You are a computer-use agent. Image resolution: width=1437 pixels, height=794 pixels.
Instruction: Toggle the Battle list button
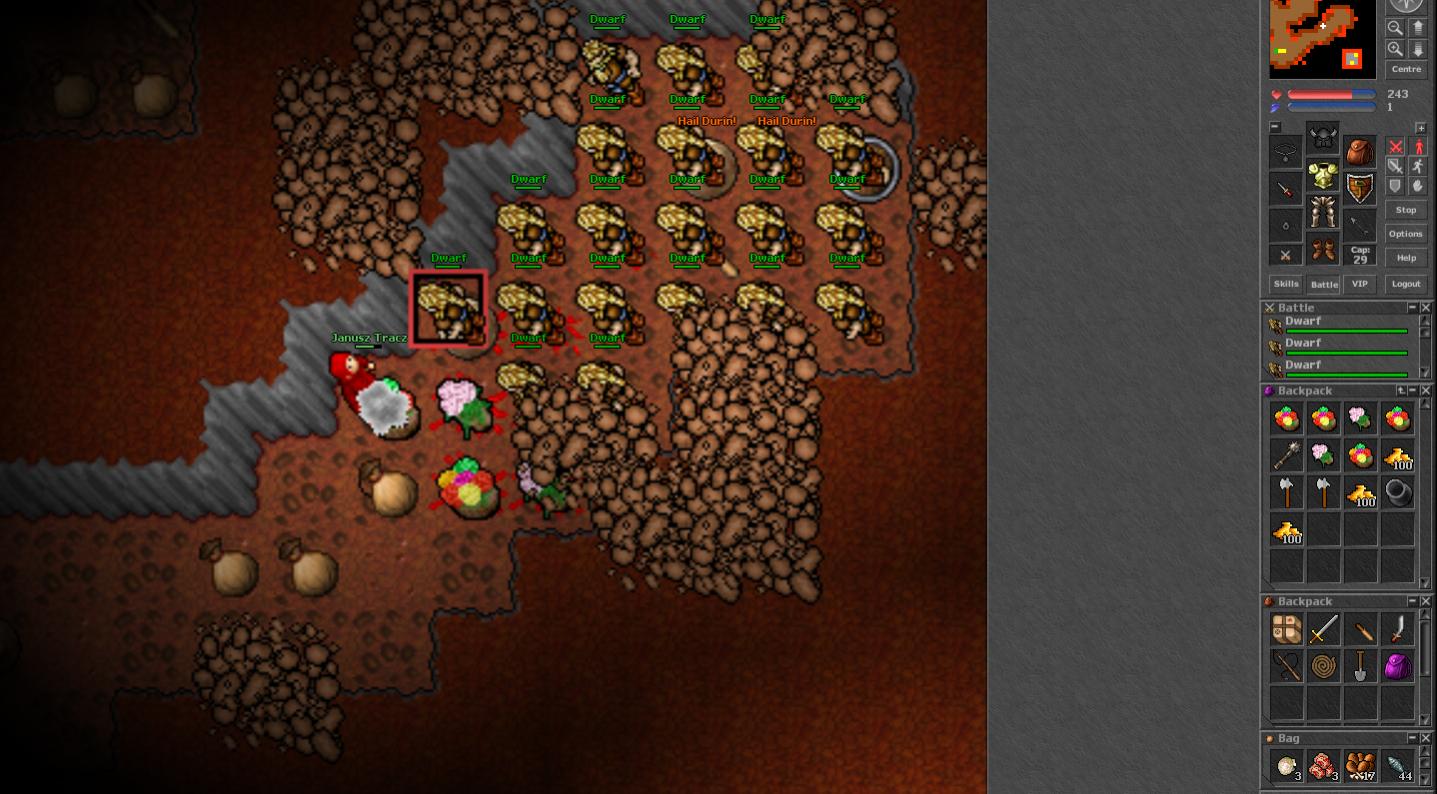(1323, 284)
